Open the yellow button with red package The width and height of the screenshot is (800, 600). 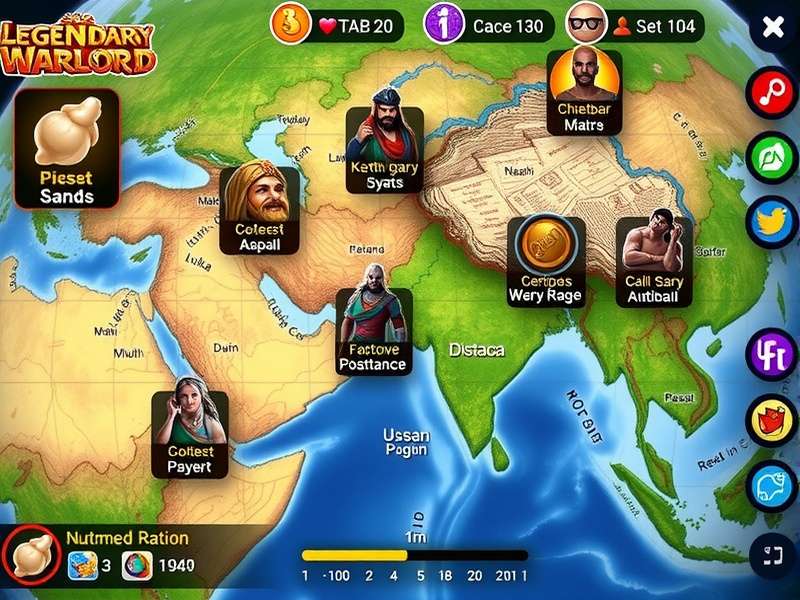[772, 420]
